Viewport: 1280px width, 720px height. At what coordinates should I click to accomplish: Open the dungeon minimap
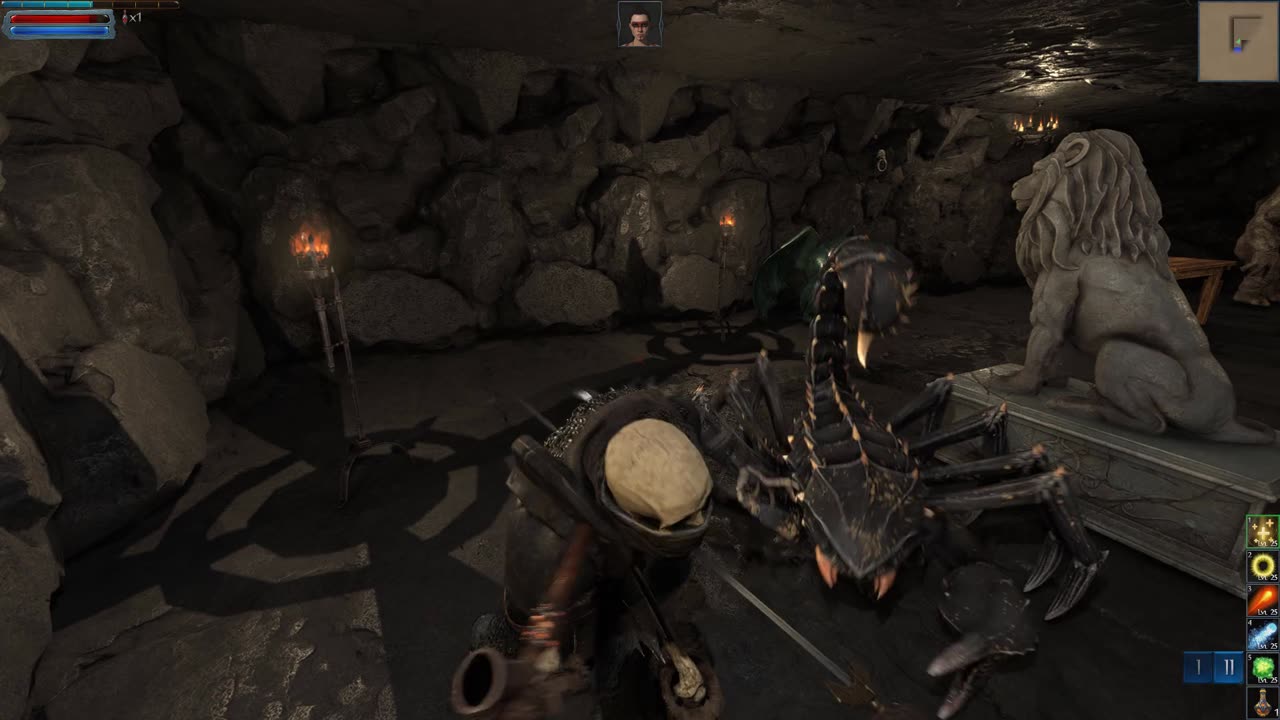click(1237, 41)
